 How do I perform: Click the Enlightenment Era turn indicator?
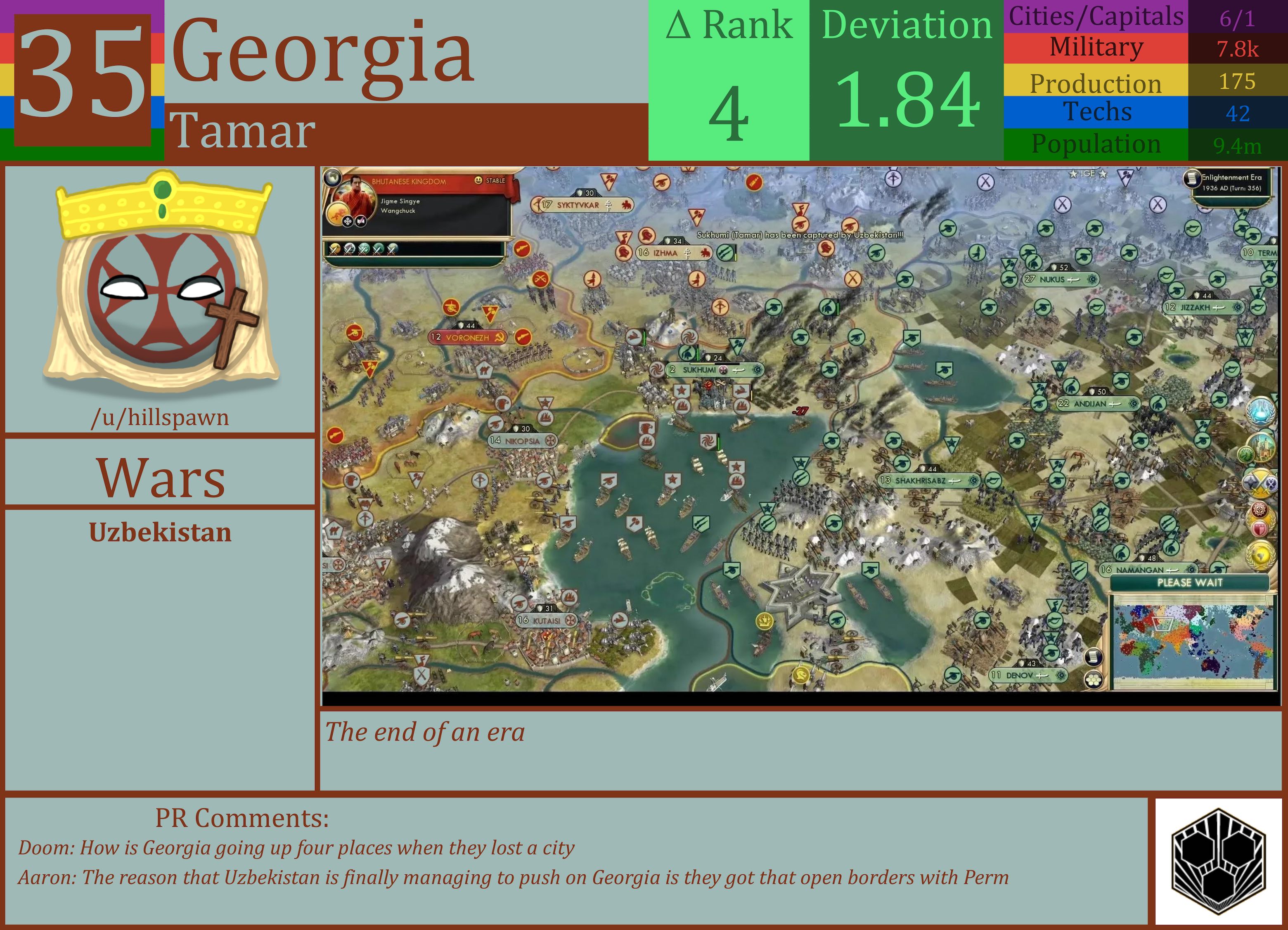click(x=1229, y=182)
